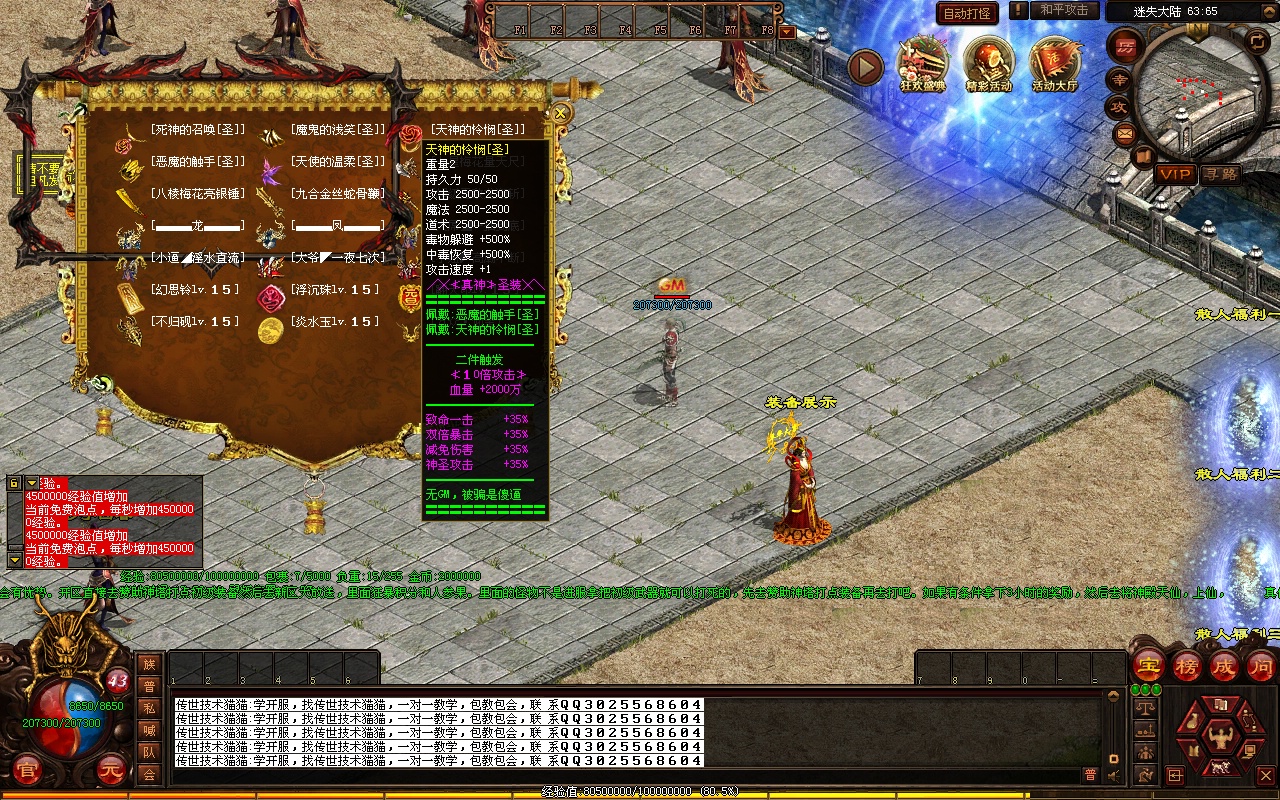The image size is (1280, 800).
Task: Open the 精彩活动 drum event icon
Action: (x=988, y=64)
